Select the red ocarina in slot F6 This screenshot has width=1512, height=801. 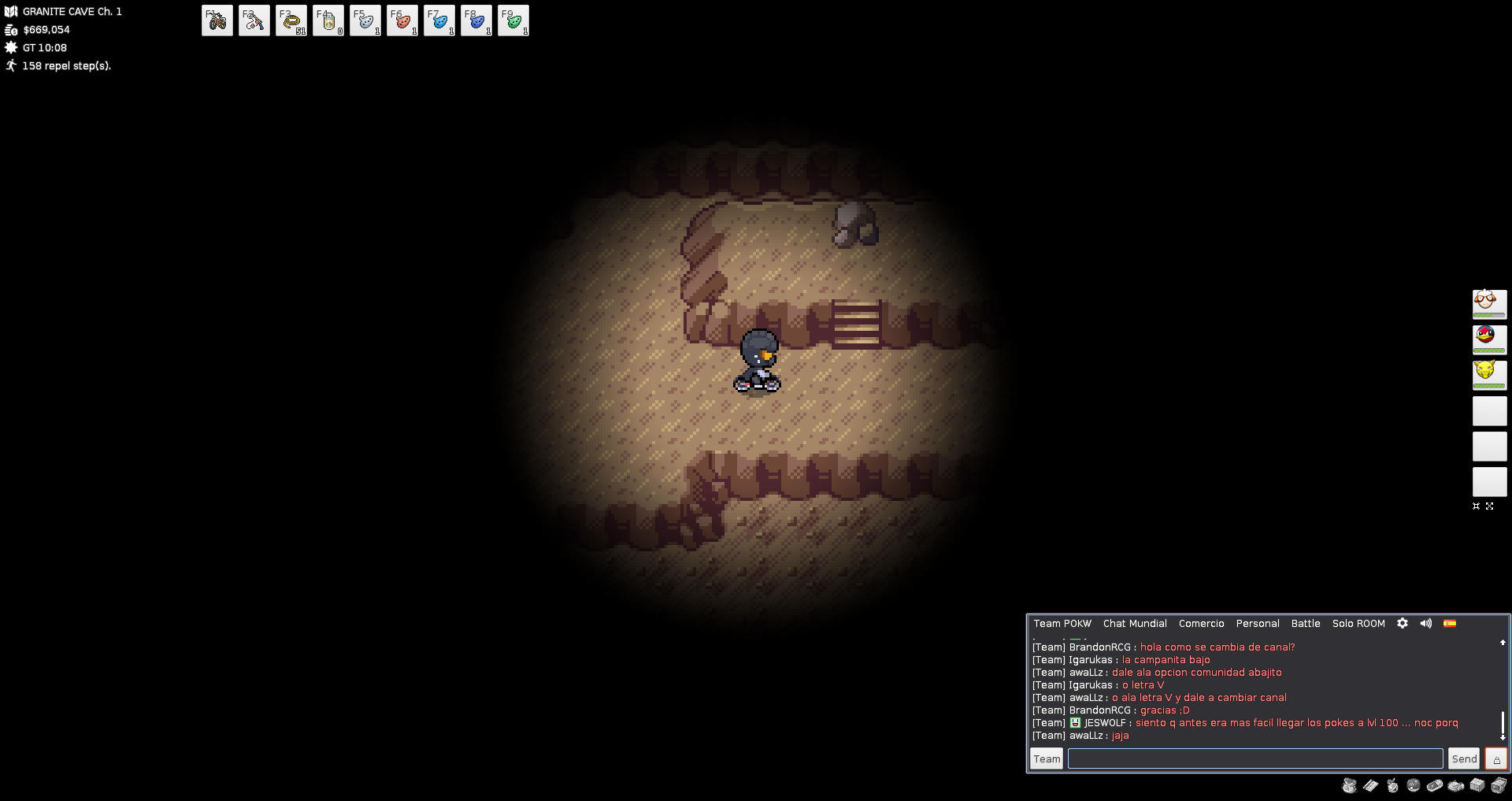[x=402, y=20]
